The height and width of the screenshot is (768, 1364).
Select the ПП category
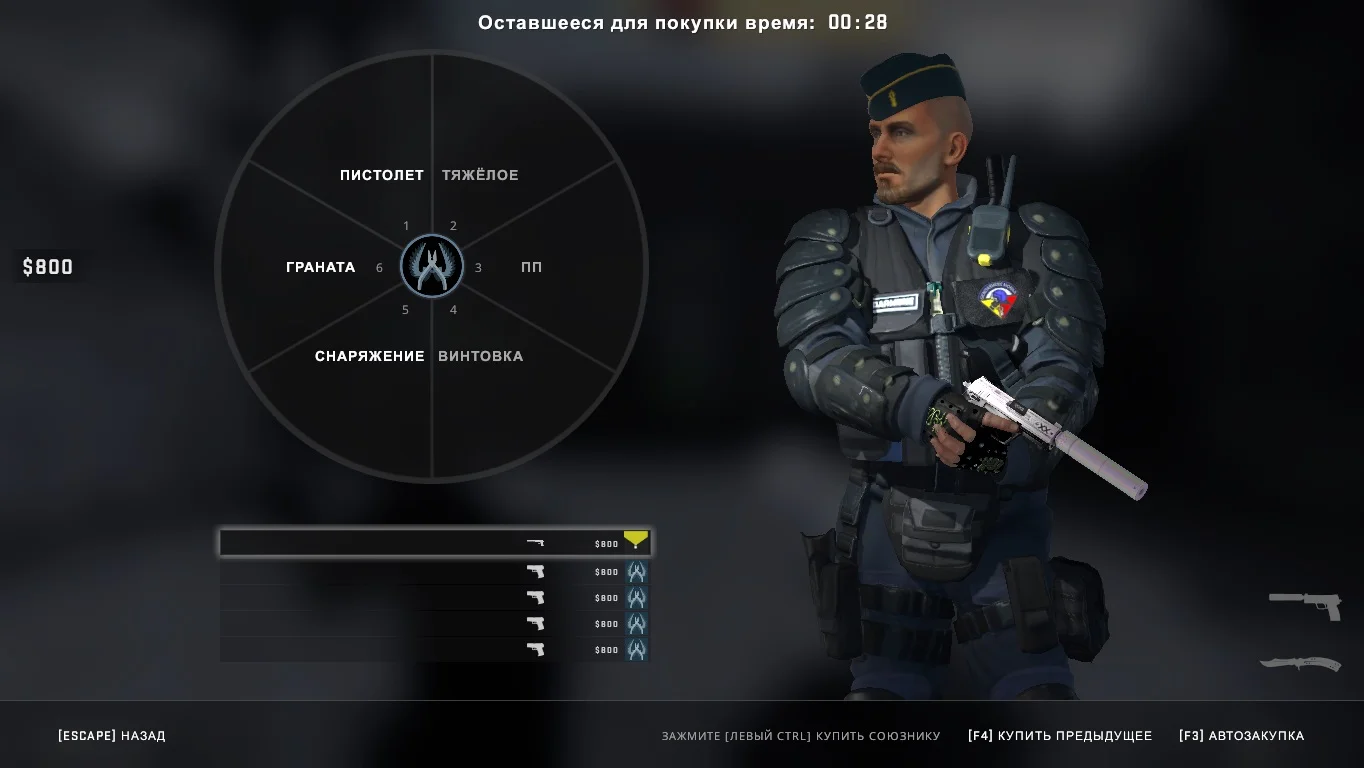pyautogui.click(x=531, y=267)
